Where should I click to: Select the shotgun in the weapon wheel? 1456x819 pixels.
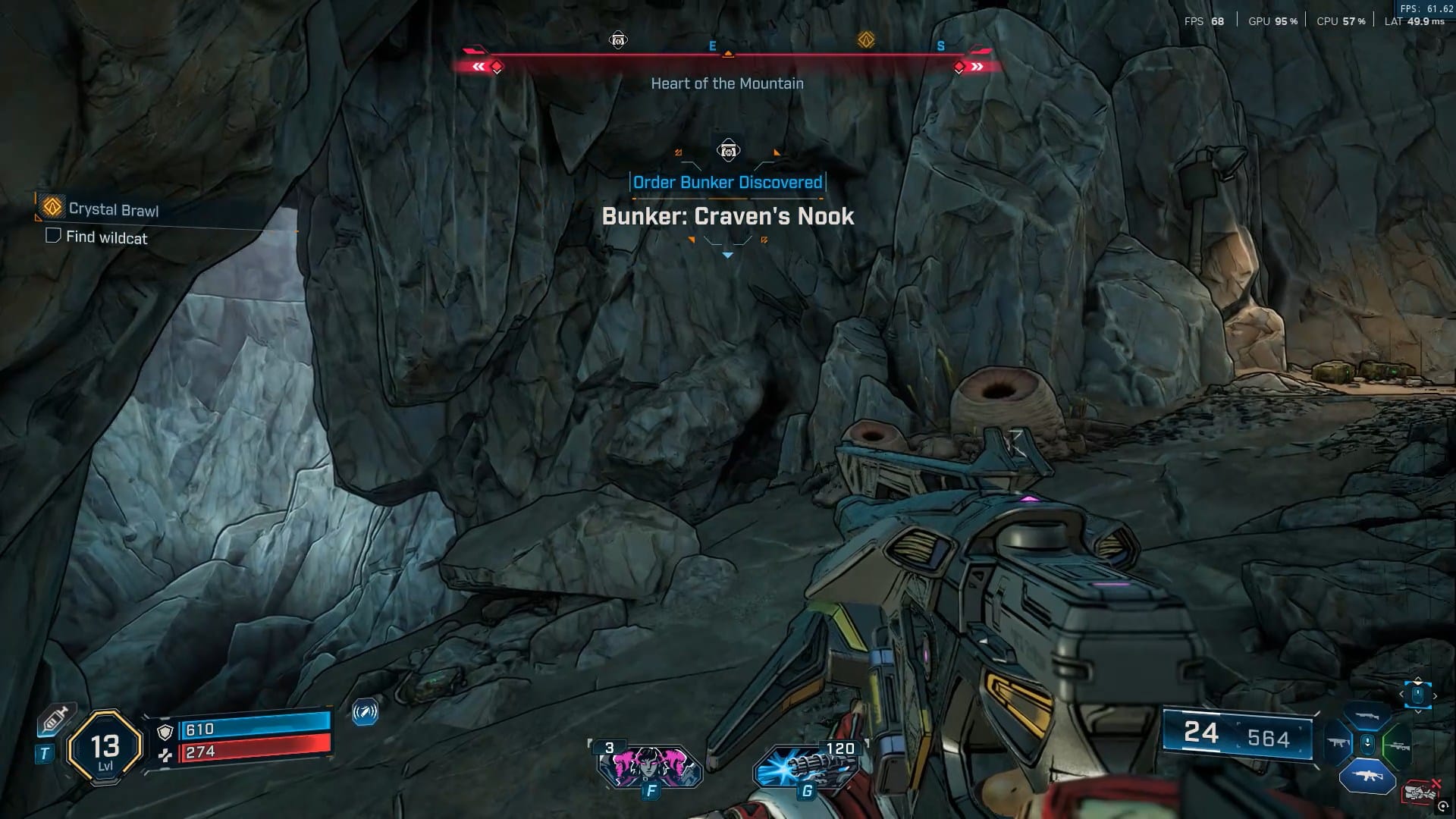point(1367,715)
